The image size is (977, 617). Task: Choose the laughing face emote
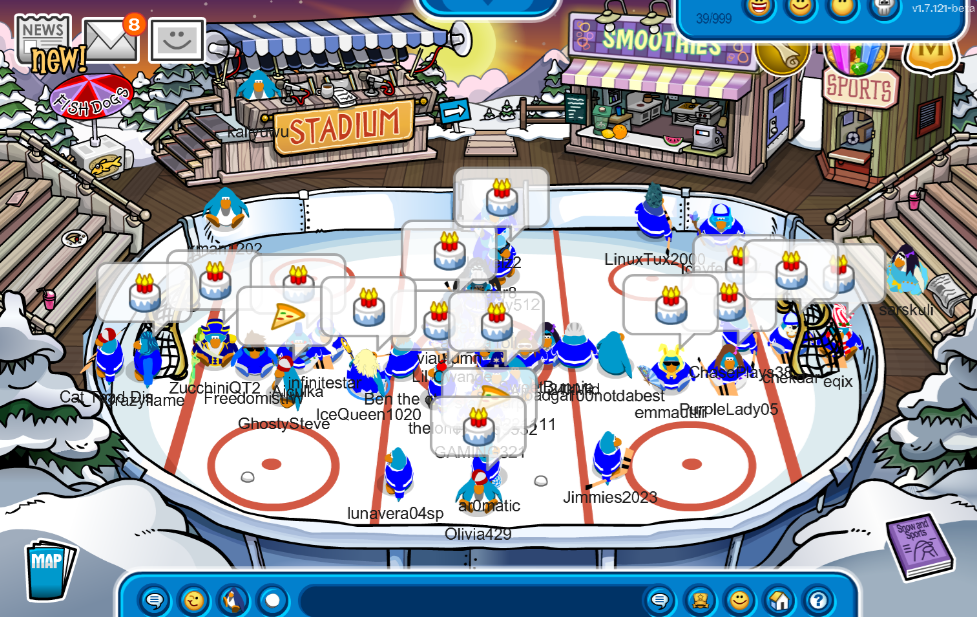pyautogui.click(x=760, y=7)
